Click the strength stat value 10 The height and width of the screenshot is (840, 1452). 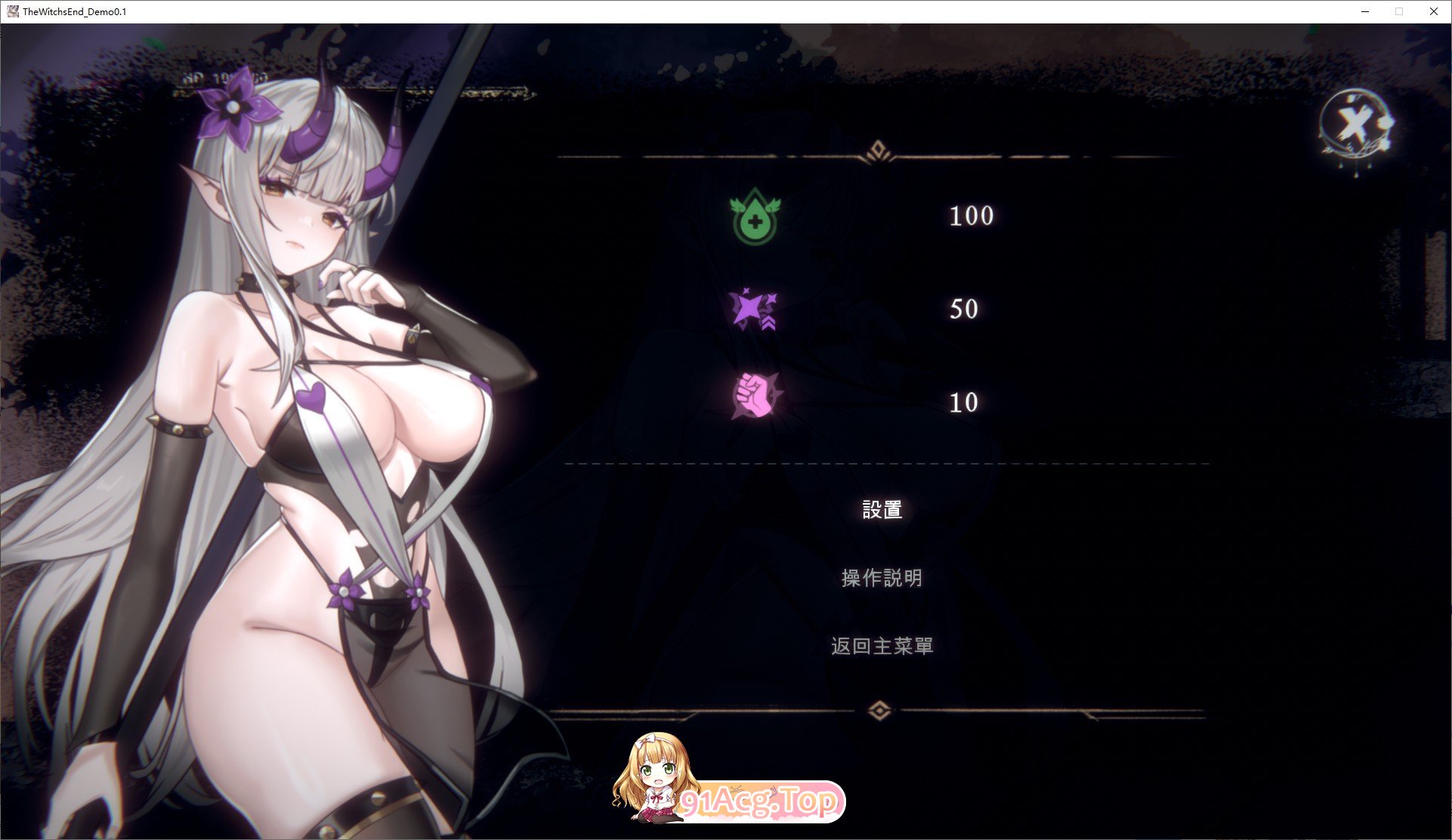click(963, 403)
